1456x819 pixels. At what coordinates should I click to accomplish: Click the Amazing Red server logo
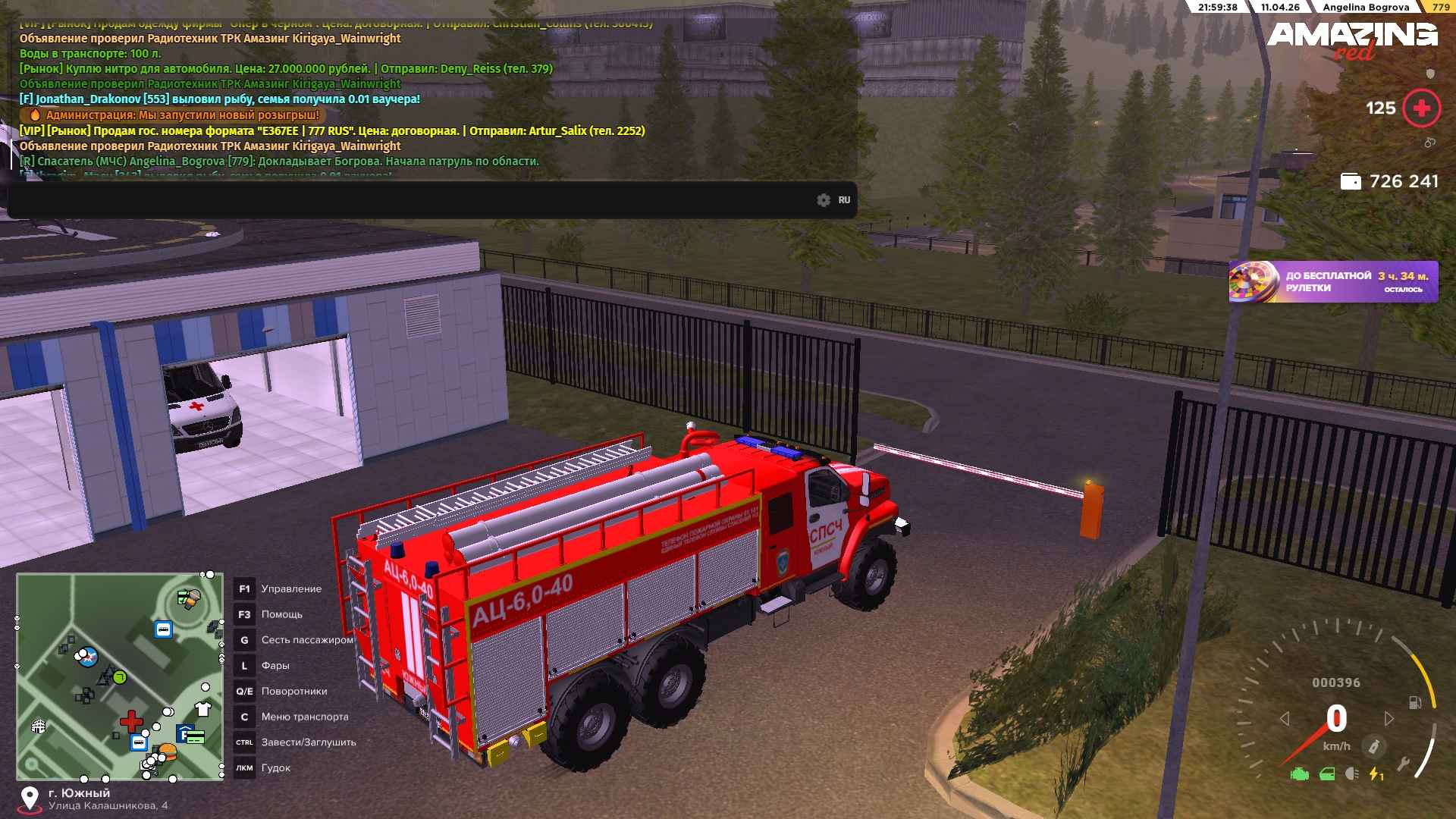(1352, 39)
